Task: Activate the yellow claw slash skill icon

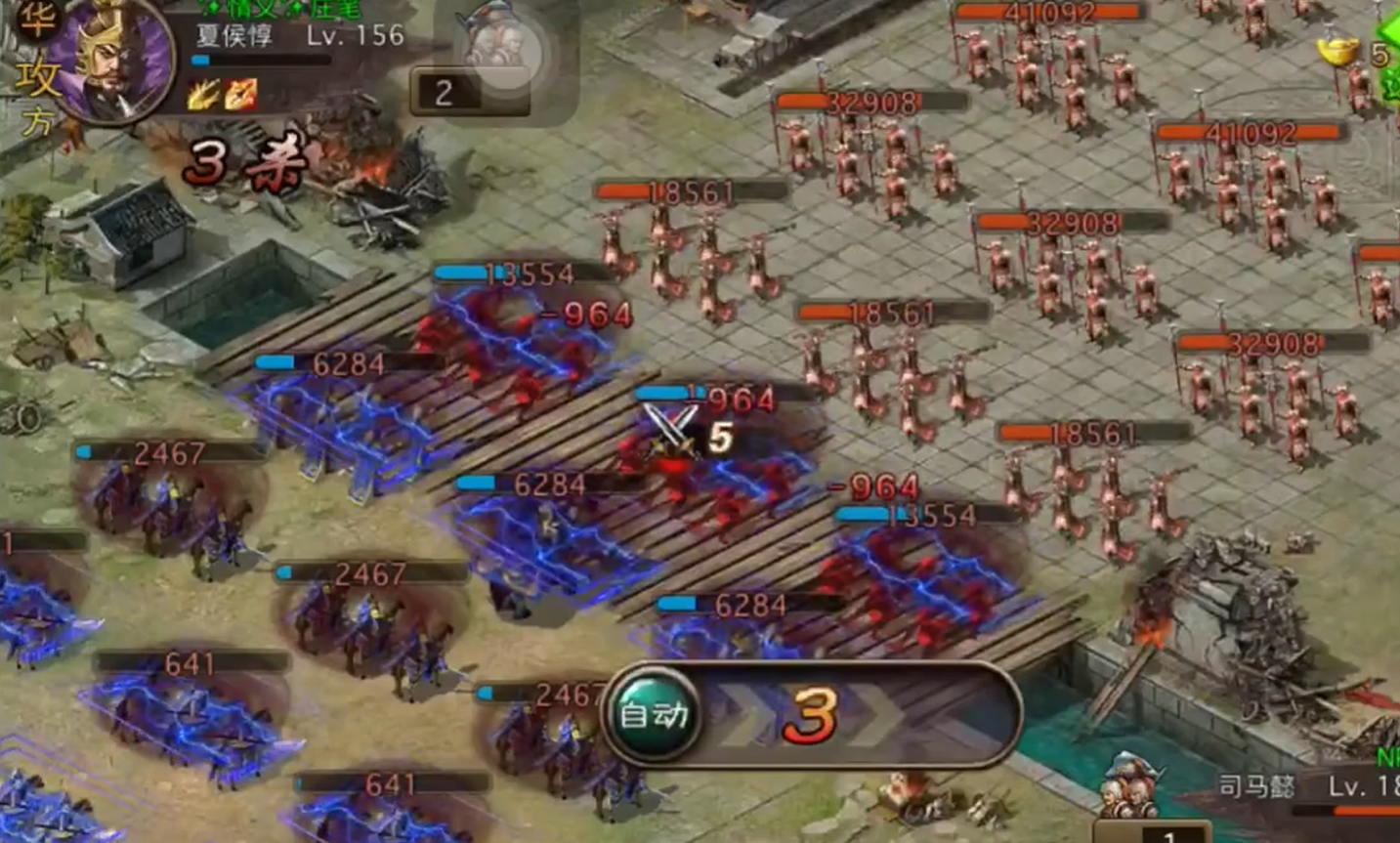Action: (x=203, y=95)
